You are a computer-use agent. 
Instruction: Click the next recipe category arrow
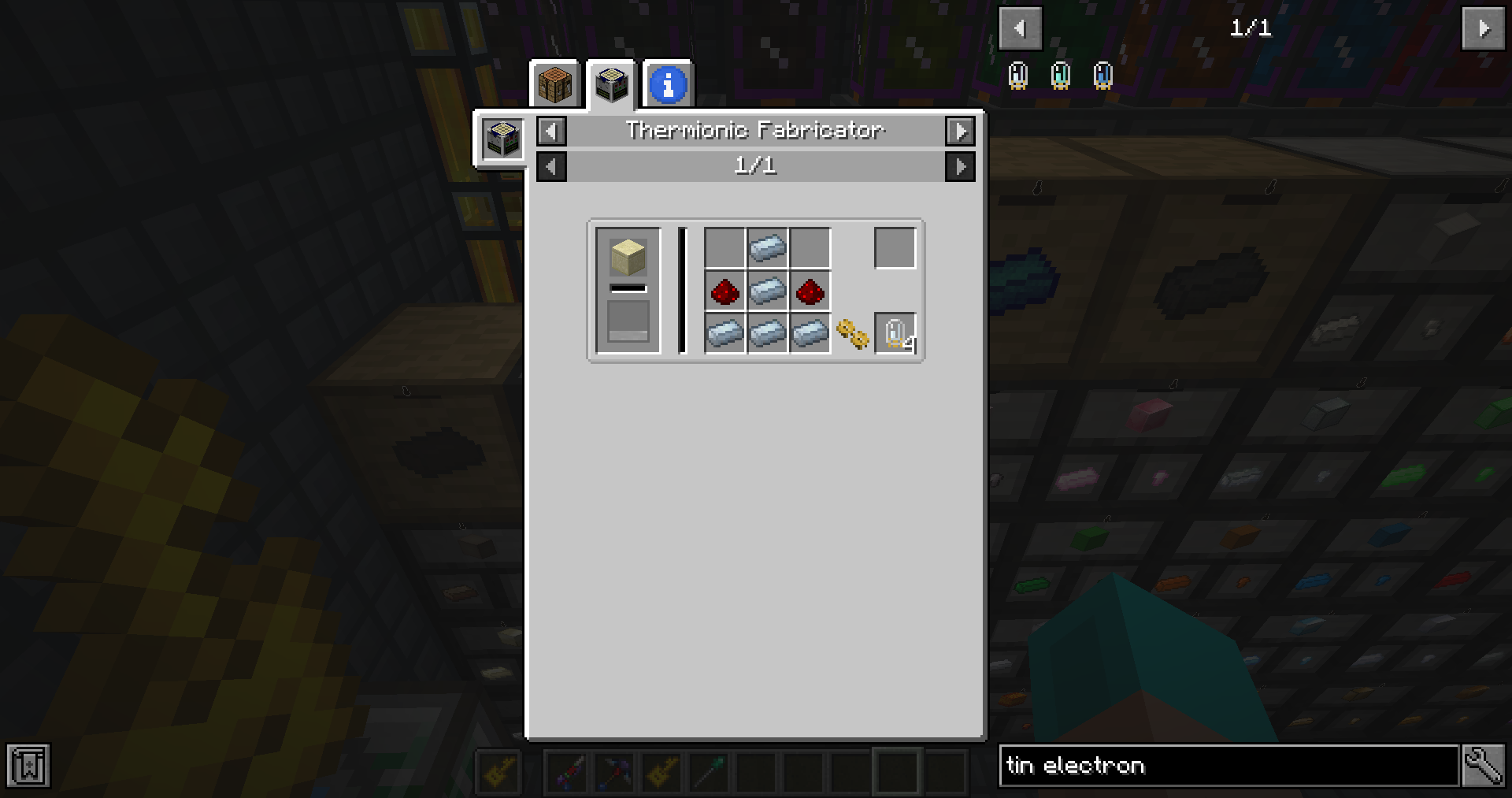pyautogui.click(x=961, y=132)
